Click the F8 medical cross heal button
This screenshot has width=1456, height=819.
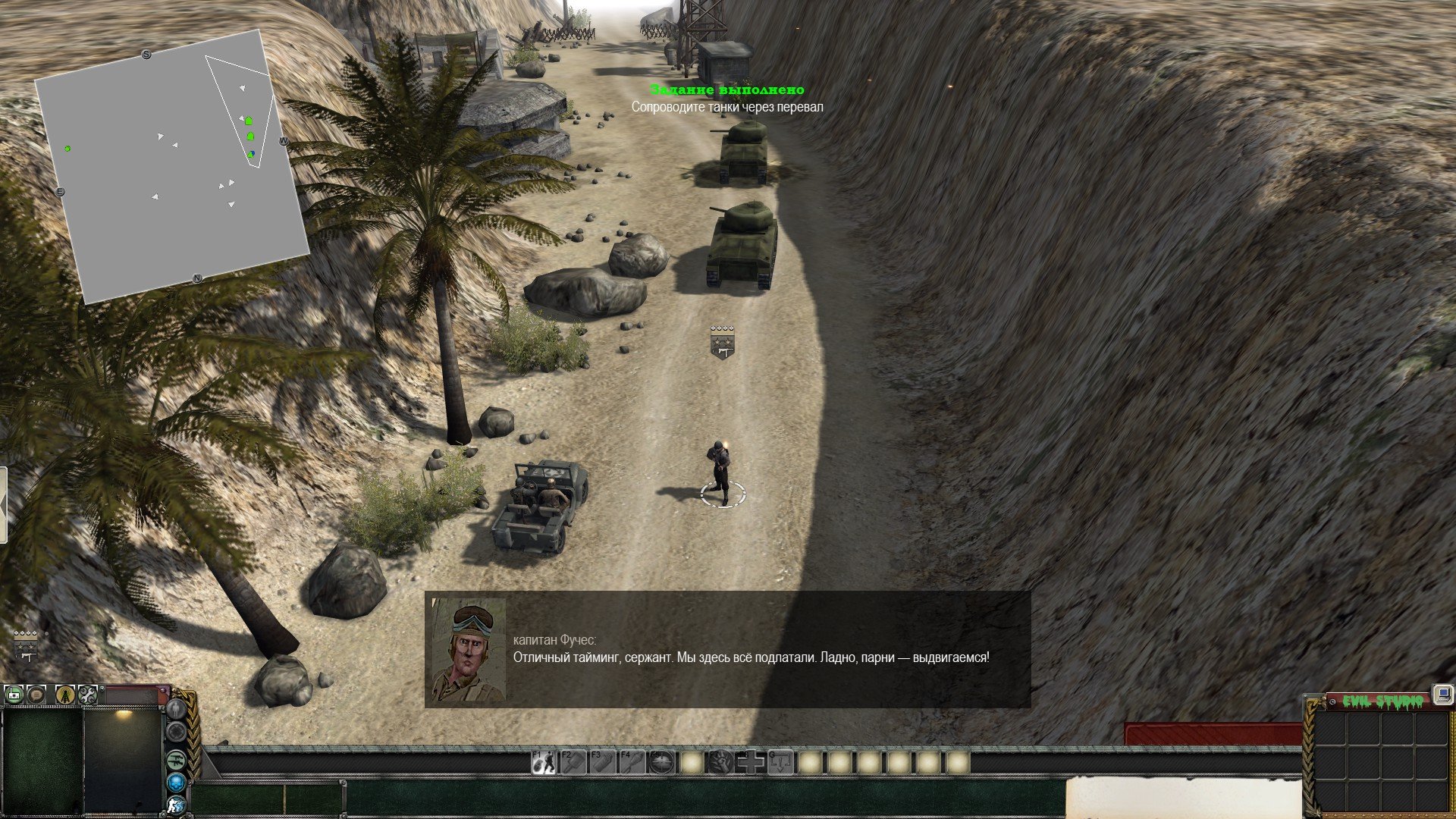[x=751, y=762]
